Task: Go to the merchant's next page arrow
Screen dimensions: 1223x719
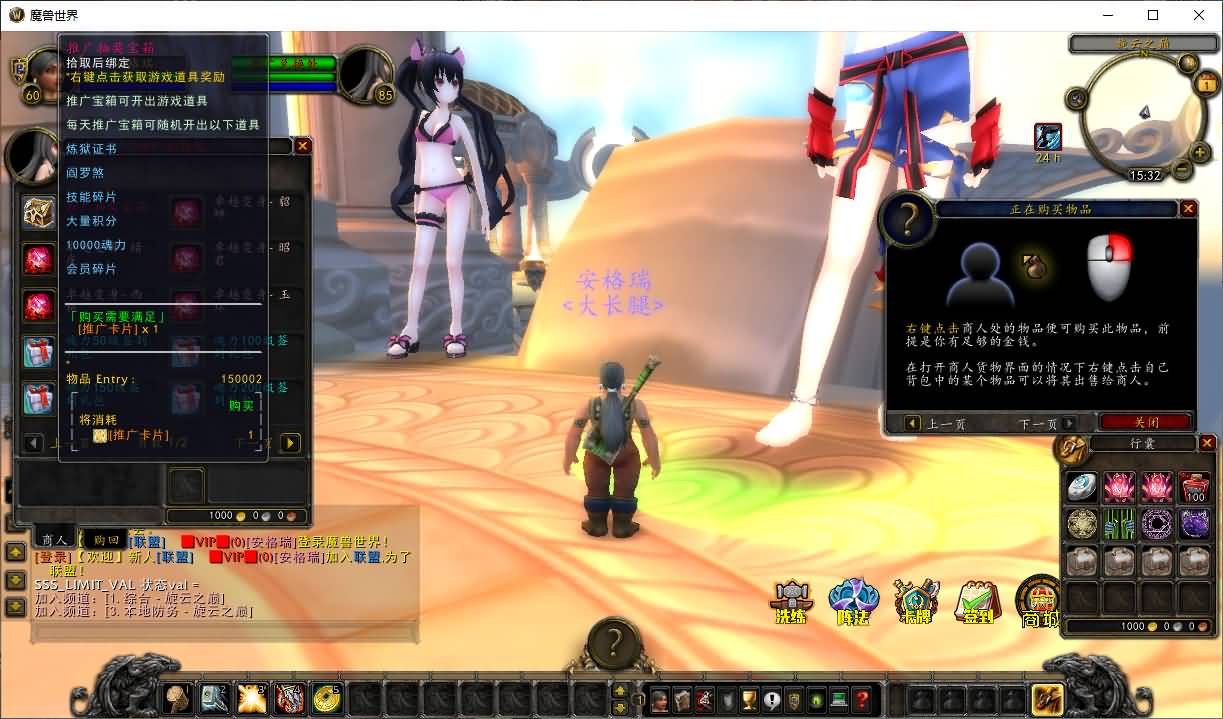Action: (x=290, y=442)
